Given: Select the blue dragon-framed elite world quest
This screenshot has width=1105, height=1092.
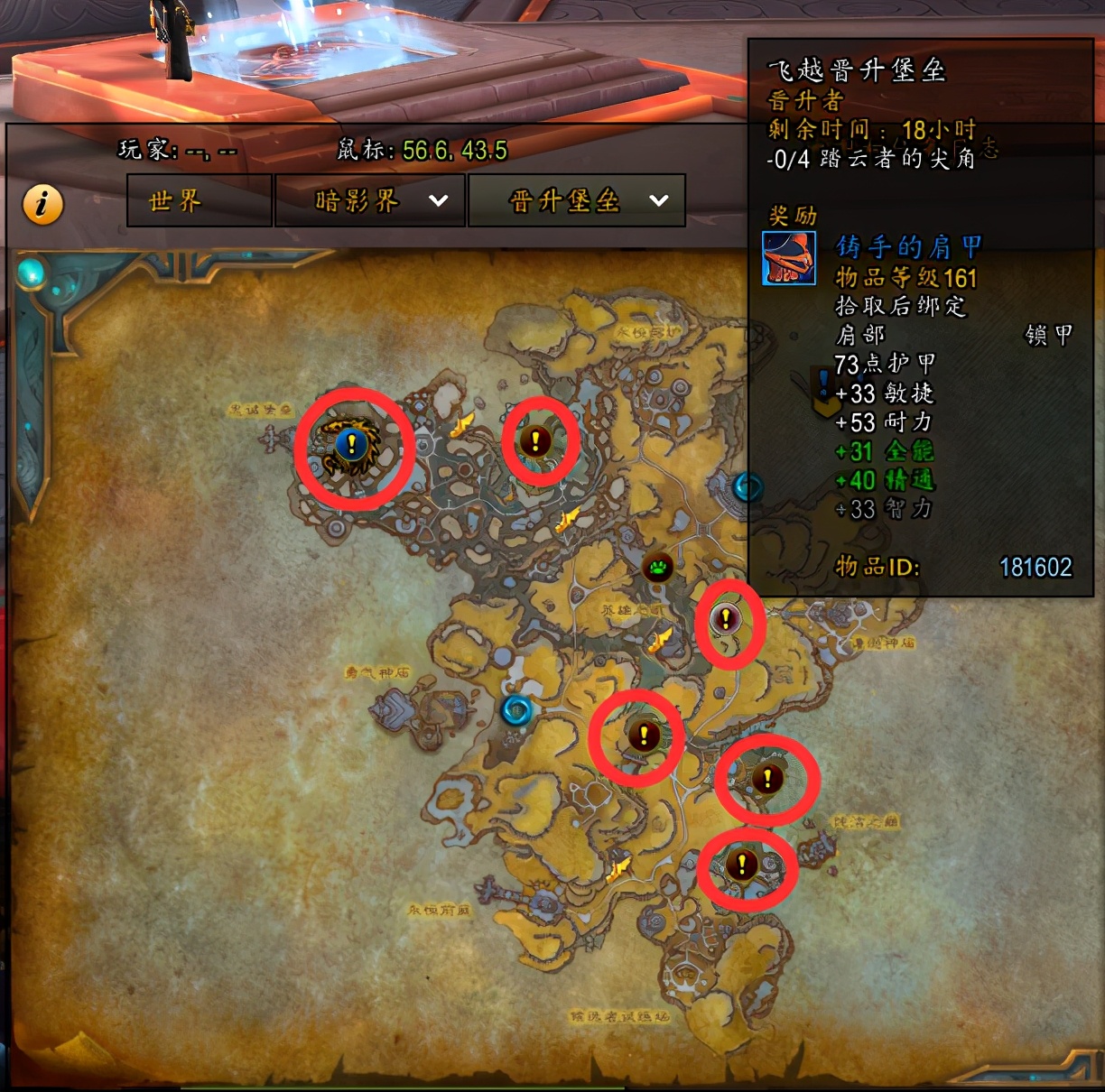Looking at the screenshot, I should 351,444.
